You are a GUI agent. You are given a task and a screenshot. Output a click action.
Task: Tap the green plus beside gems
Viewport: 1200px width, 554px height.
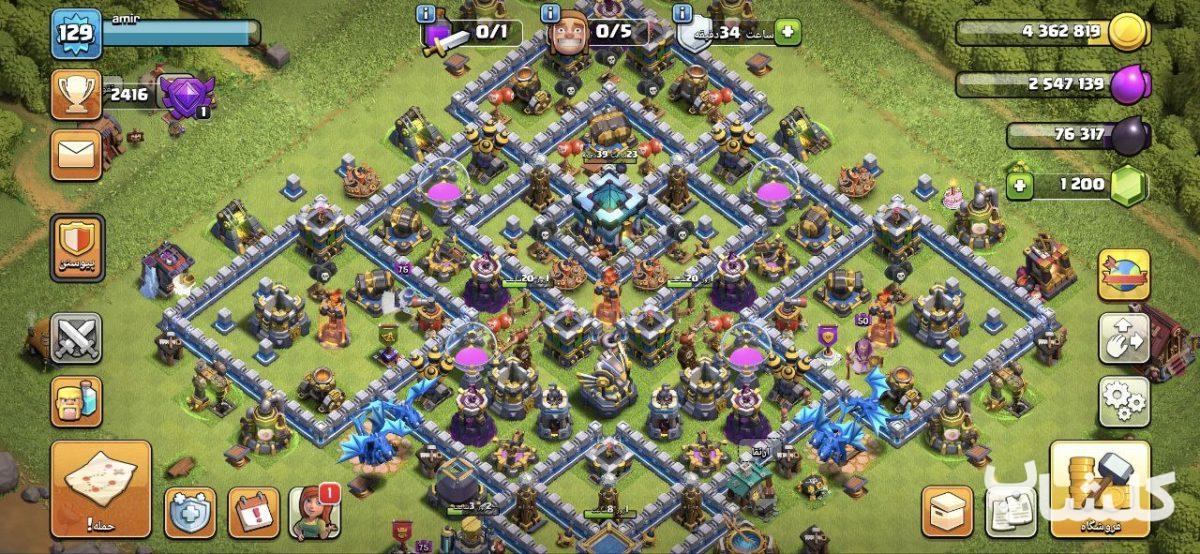pos(1020,185)
